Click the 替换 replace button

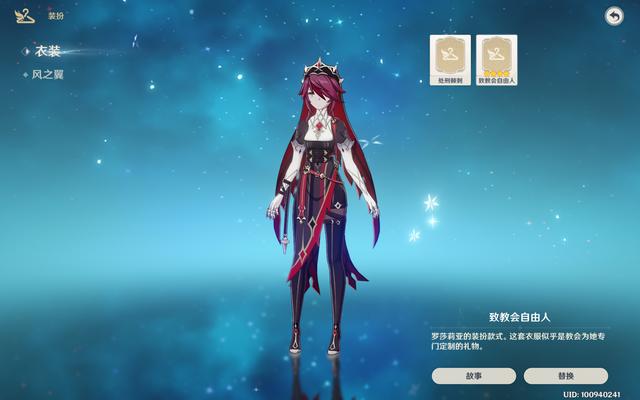[565, 376]
